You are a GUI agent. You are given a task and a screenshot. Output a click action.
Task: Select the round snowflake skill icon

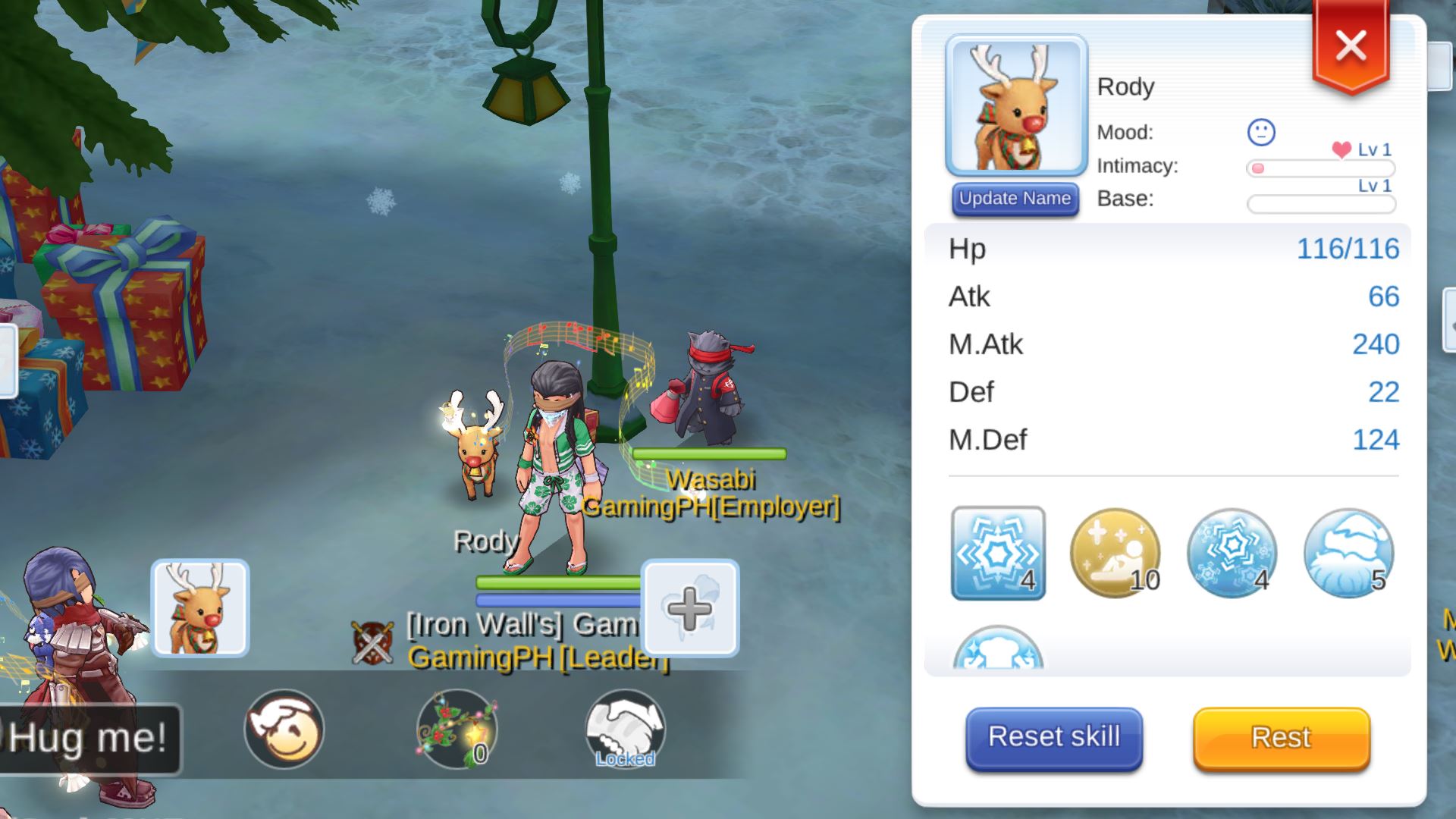click(1232, 553)
